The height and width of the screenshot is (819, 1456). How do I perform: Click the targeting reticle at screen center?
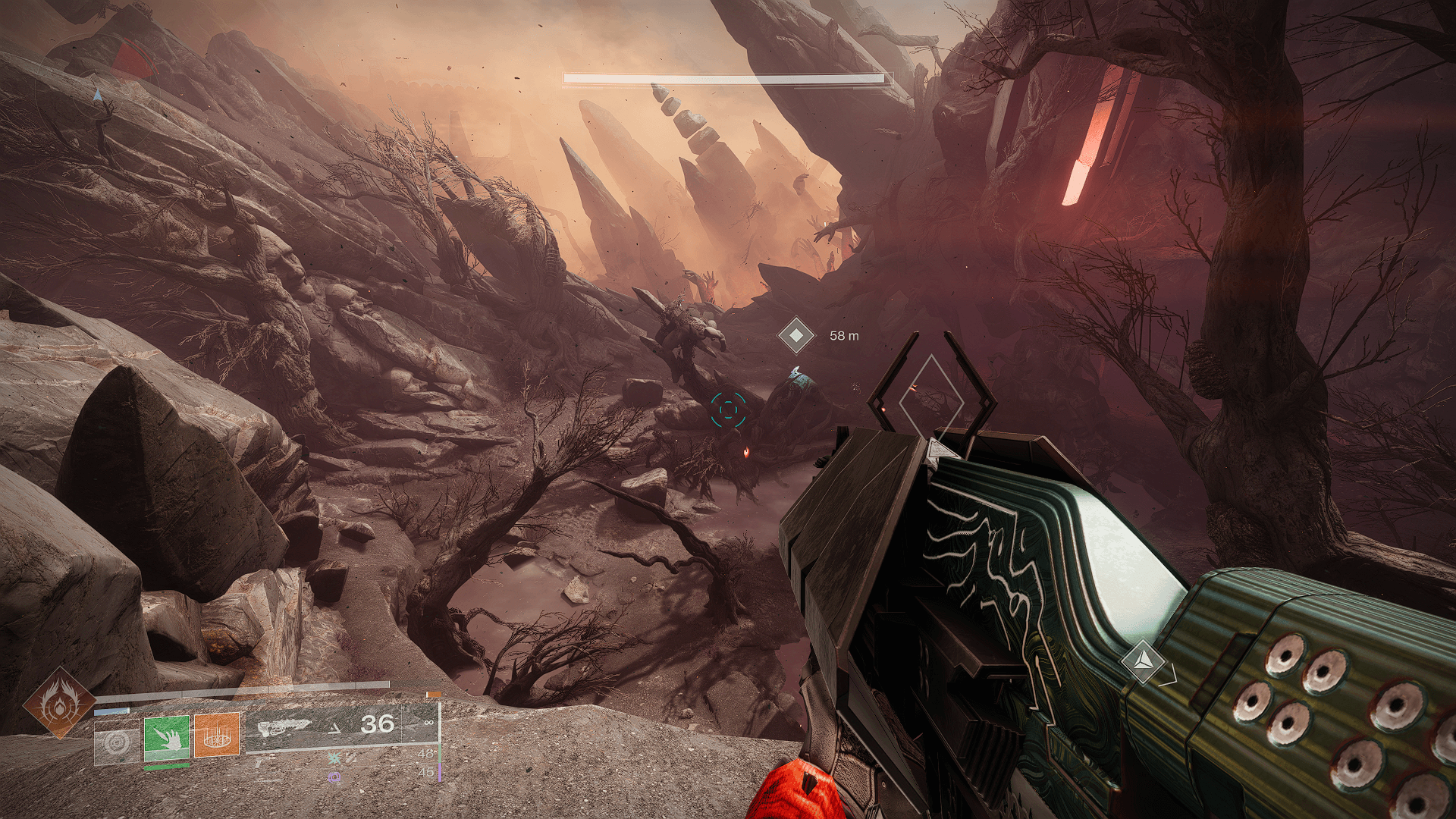click(x=729, y=408)
